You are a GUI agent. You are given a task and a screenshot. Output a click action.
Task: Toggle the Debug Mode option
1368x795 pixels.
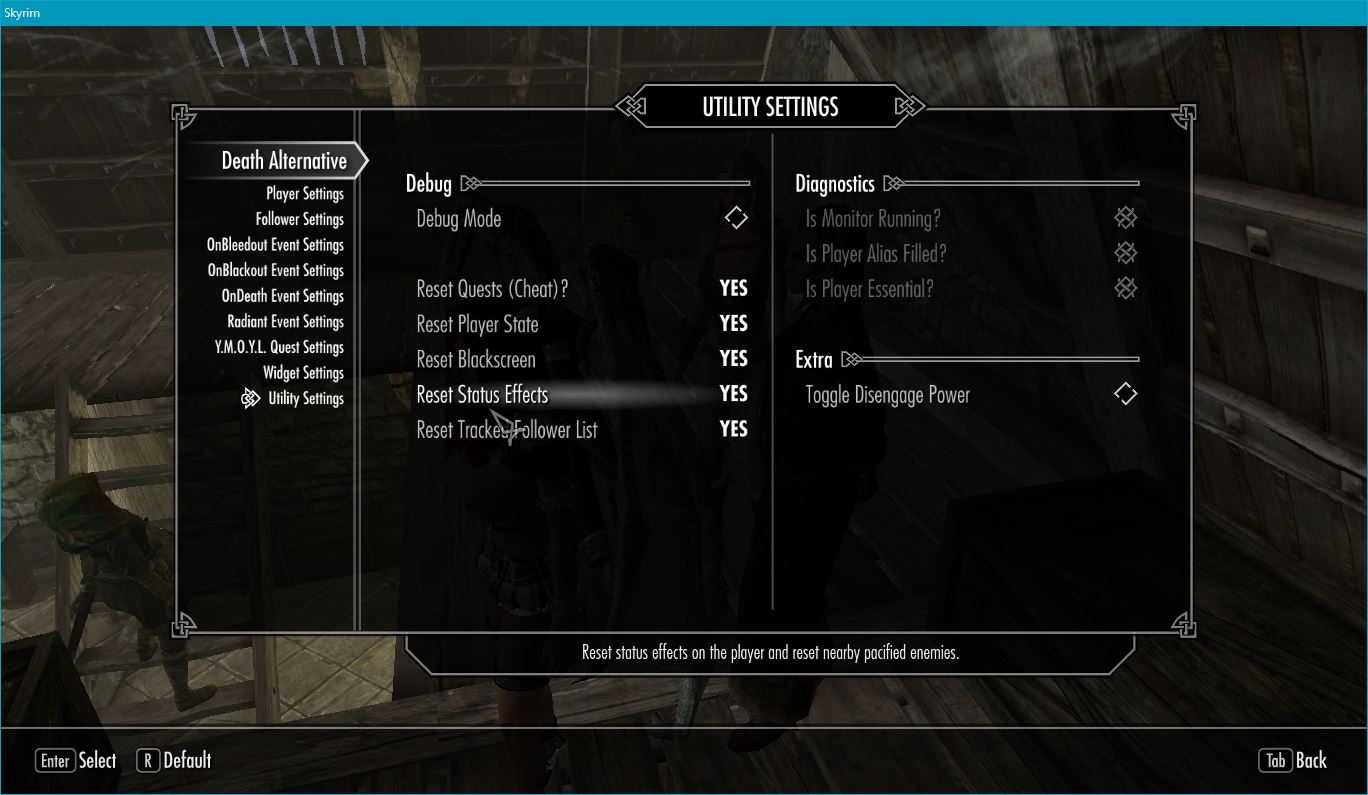point(736,218)
